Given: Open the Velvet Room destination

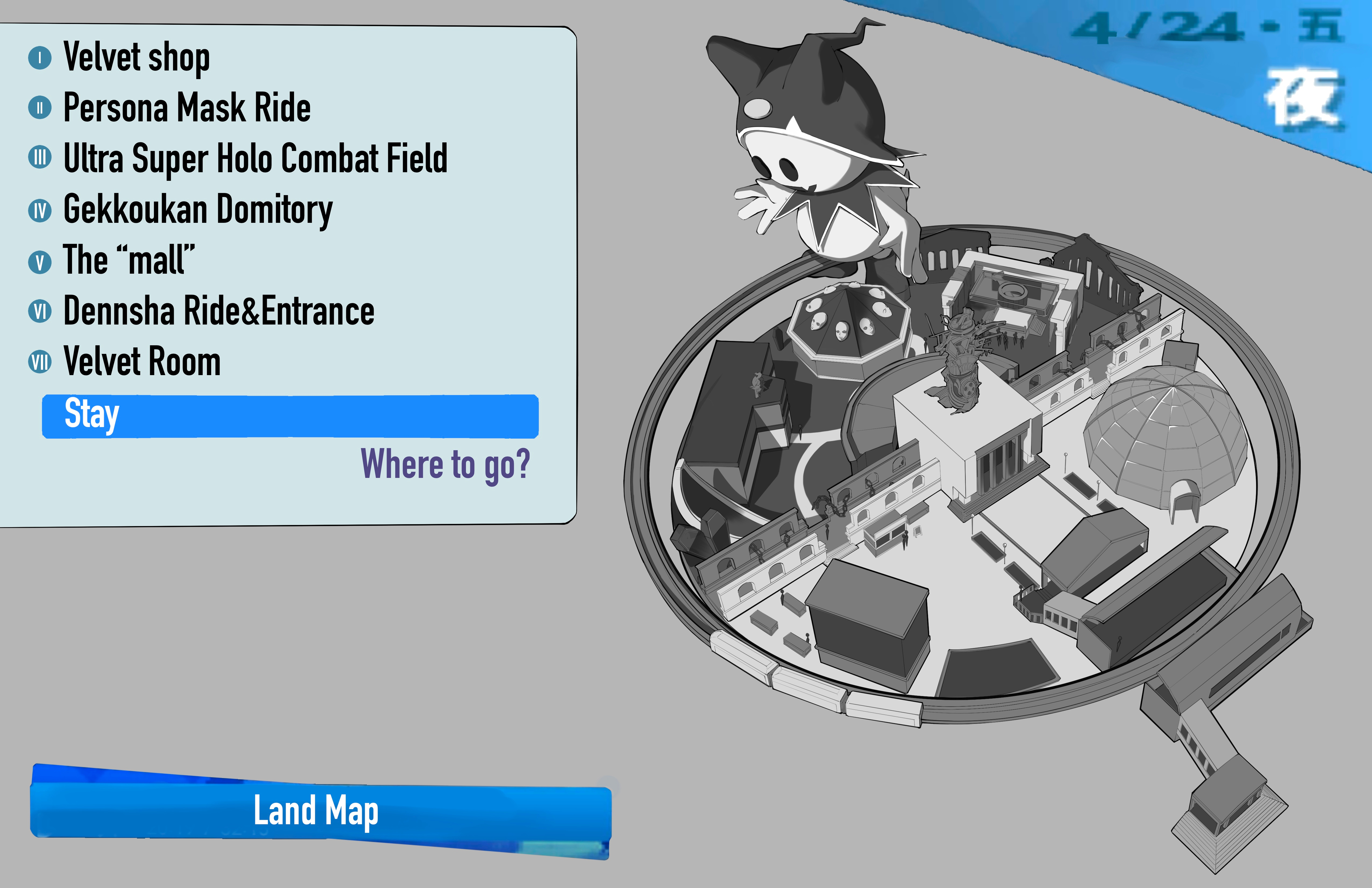Looking at the screenshot, I should tap(142, 362).
